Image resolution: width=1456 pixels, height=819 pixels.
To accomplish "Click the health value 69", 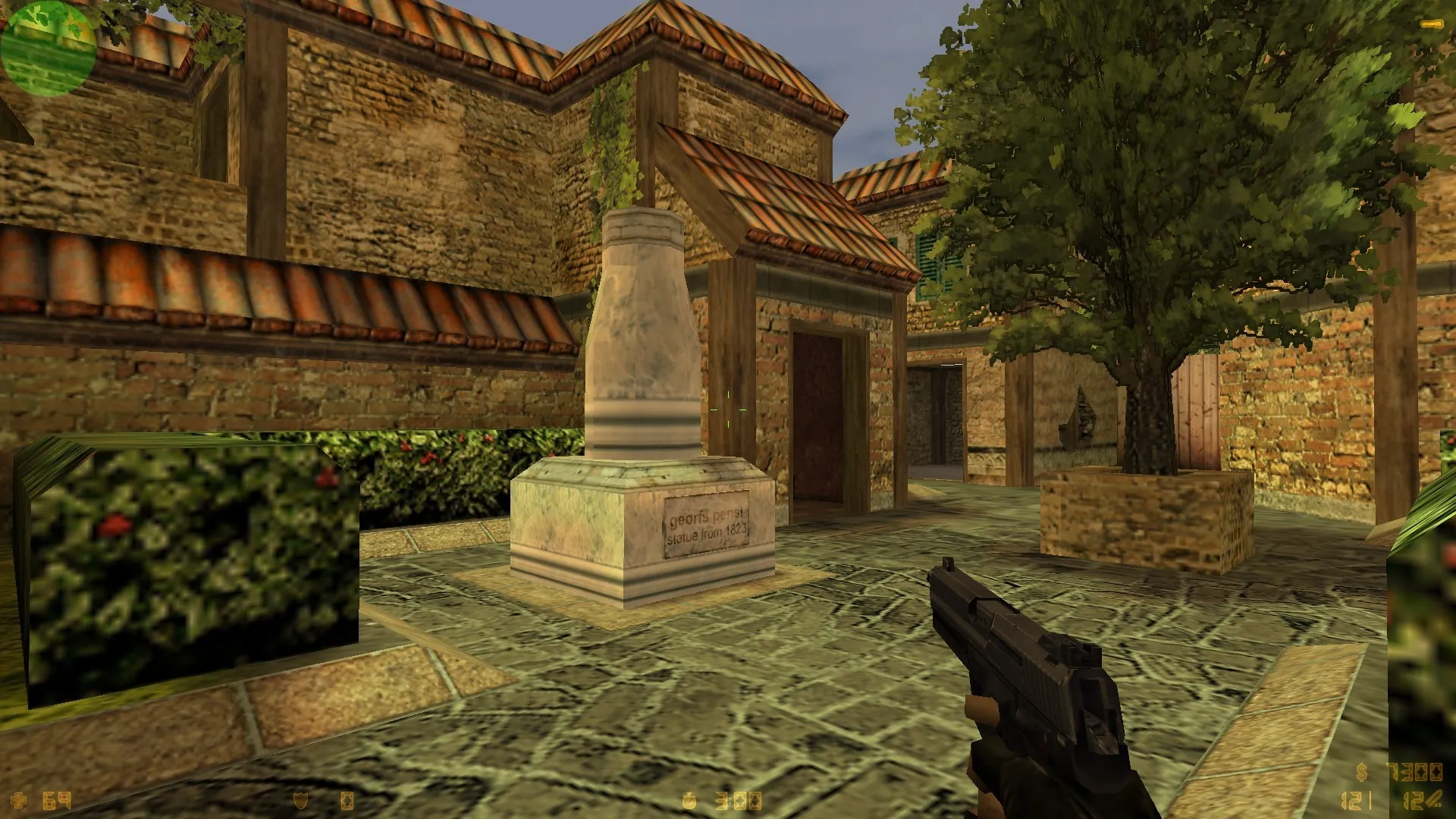I will point(55,799).
